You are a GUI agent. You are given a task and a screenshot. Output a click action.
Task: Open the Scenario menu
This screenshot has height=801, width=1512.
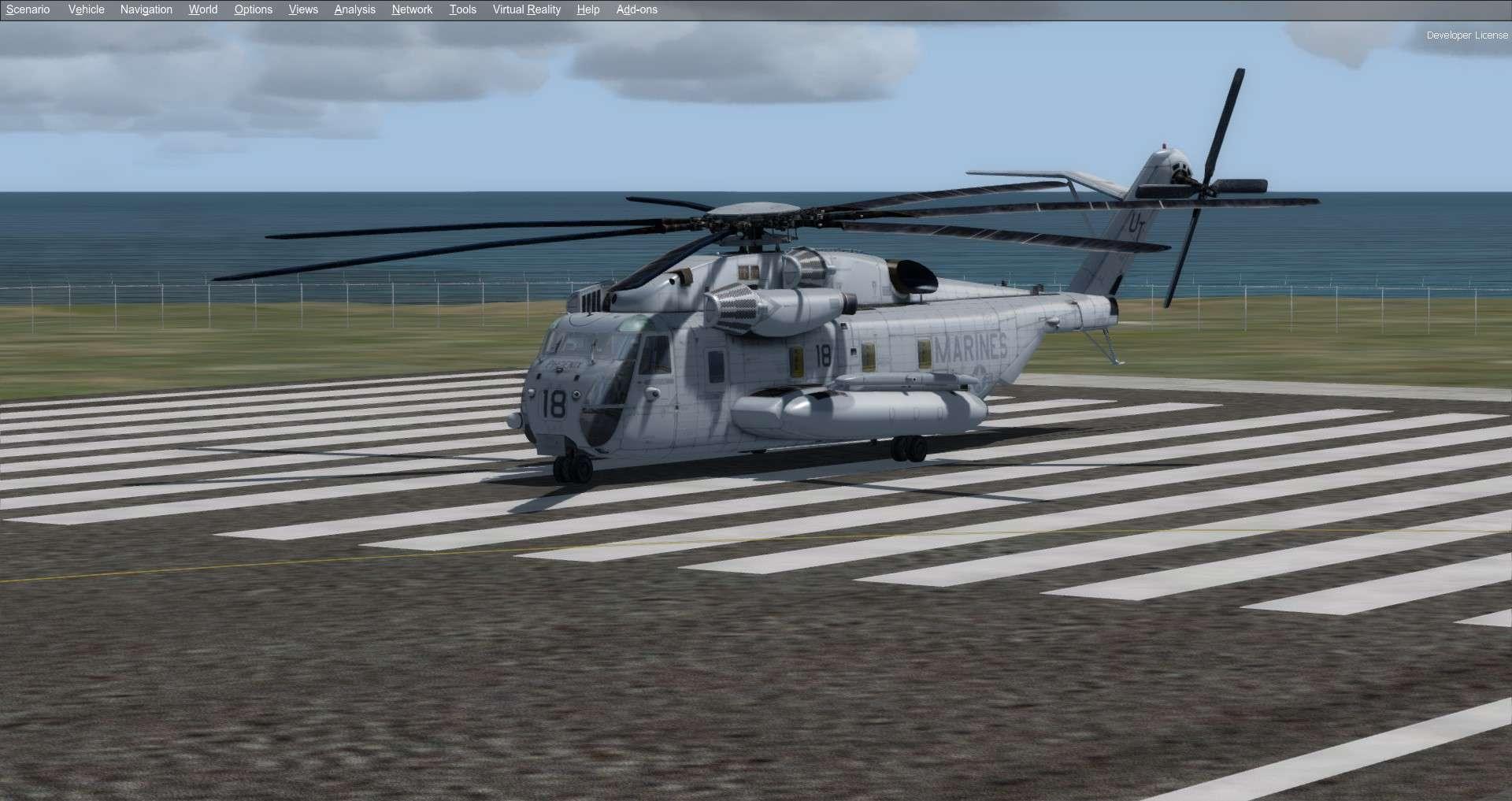[27, 9]
